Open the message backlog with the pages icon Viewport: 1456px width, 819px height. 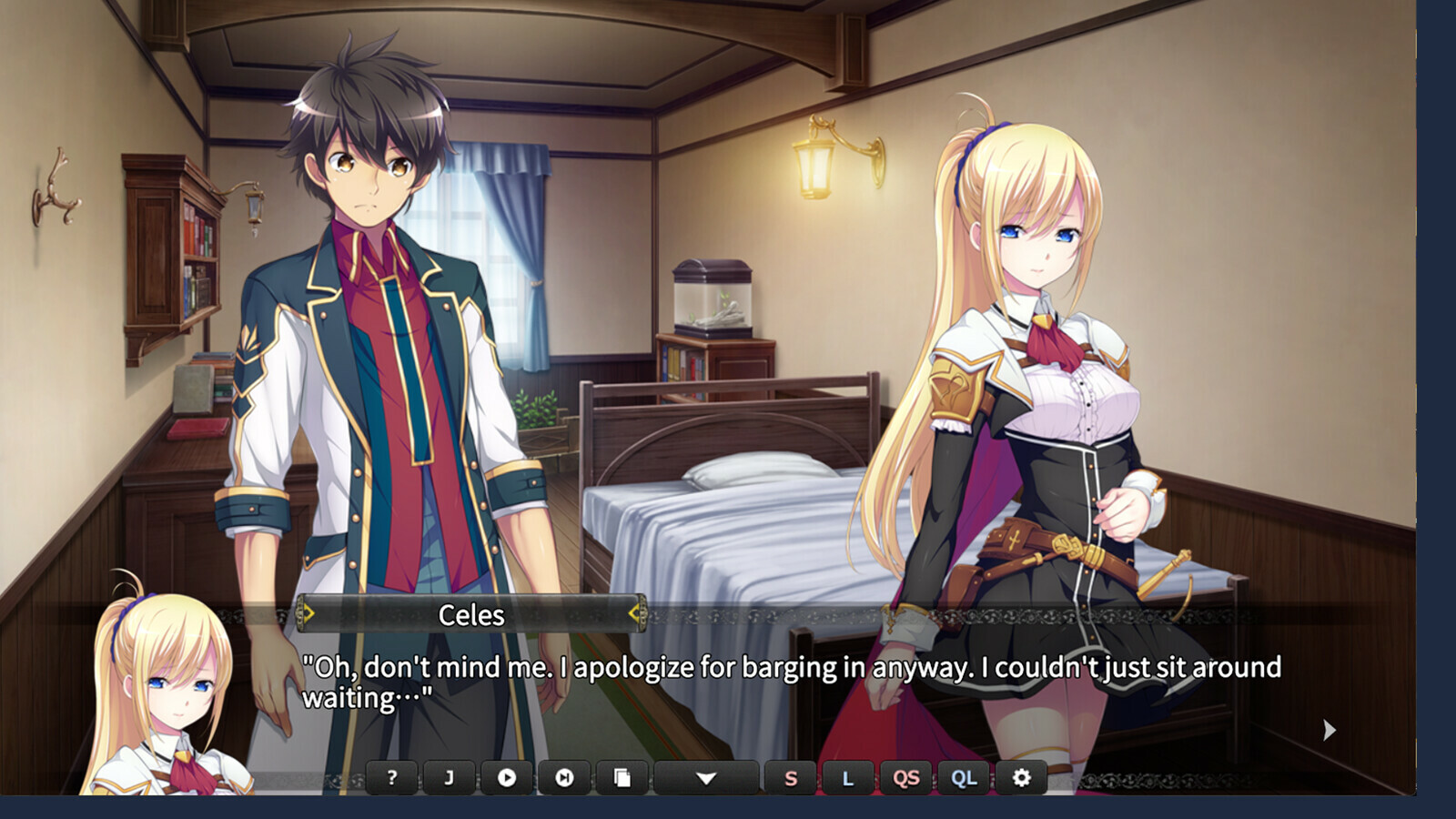(623, 778)
